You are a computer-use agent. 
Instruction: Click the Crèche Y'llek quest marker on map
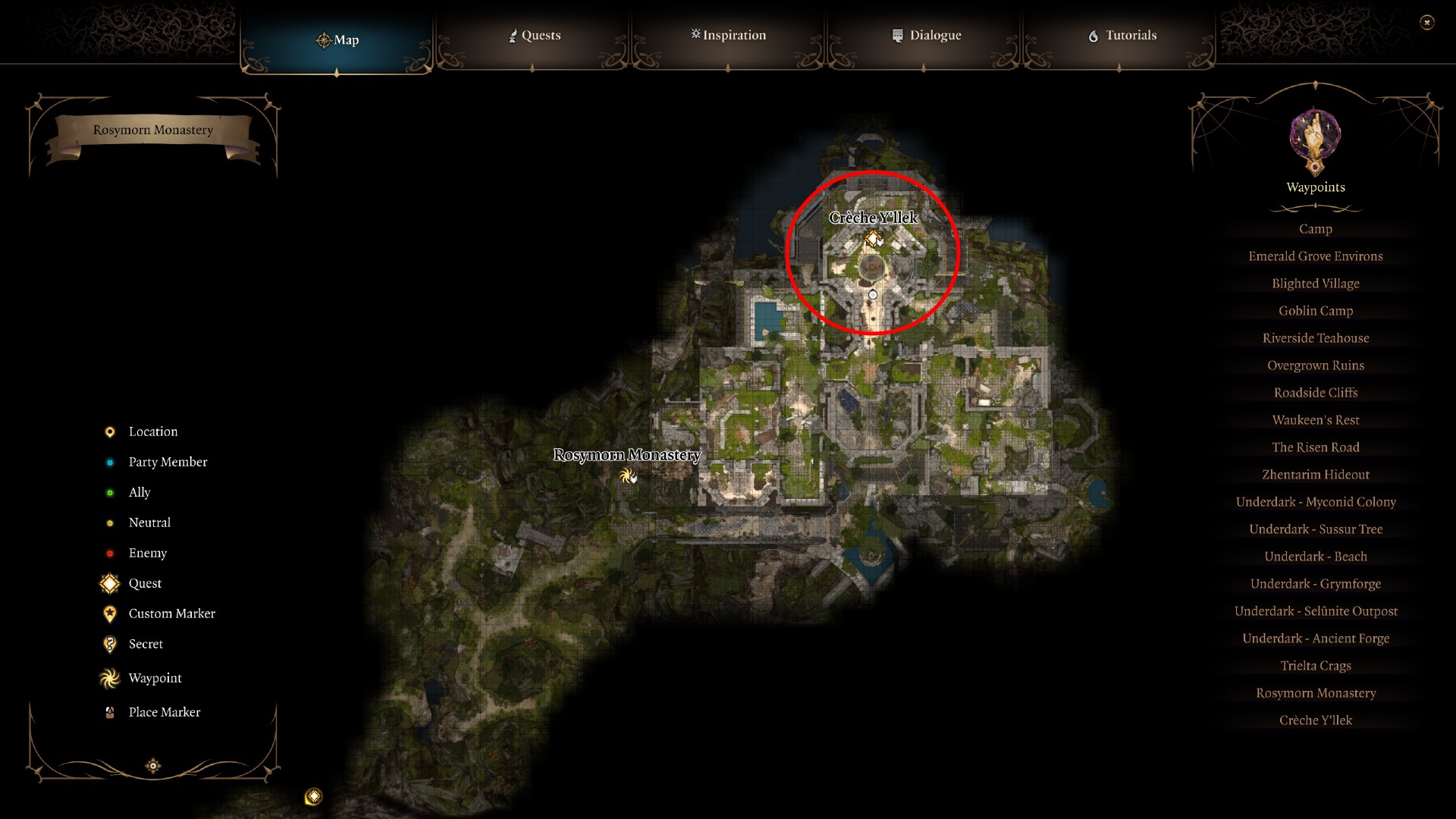(x=872, y=238)
